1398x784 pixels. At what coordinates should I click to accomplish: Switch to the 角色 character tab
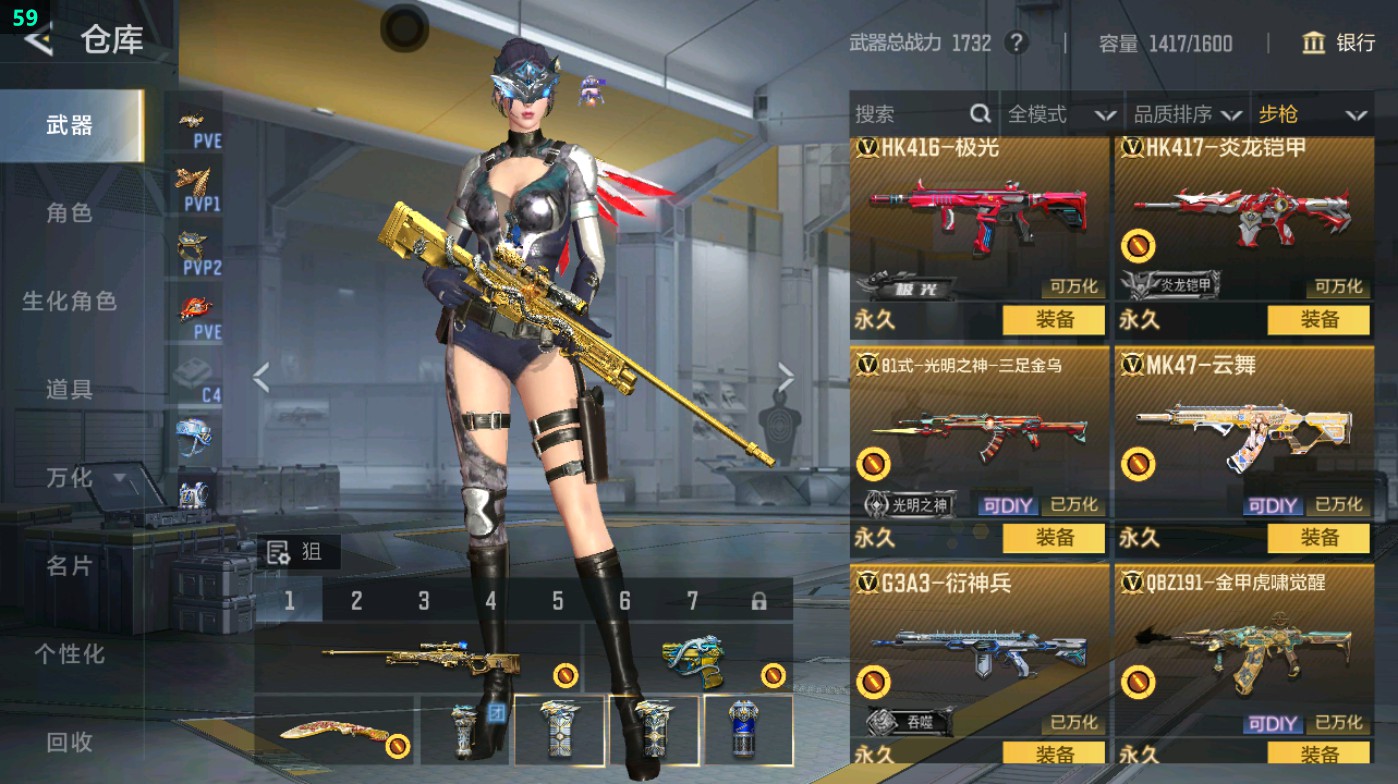[70, 213]
